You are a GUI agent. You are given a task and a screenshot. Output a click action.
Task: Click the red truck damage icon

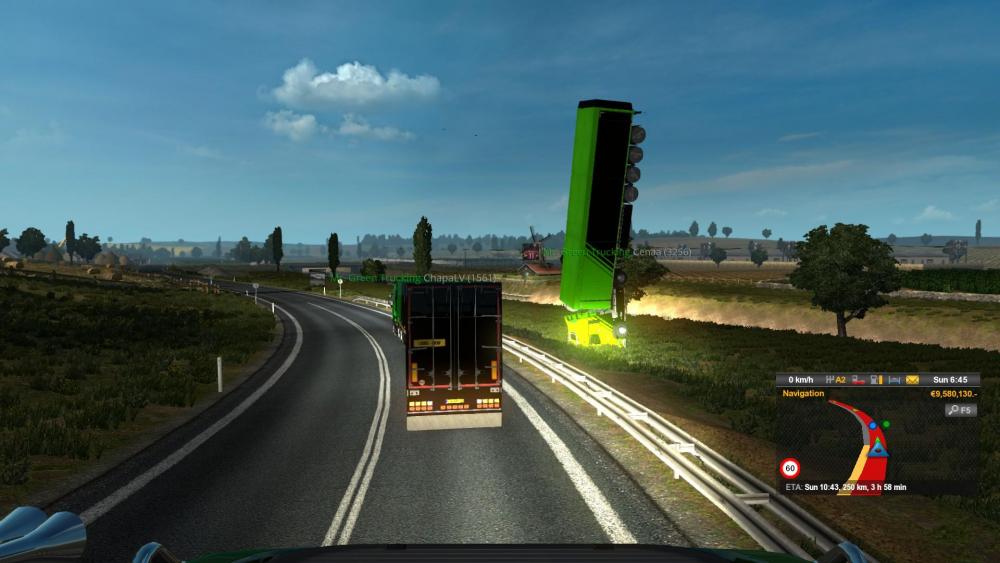857,380
